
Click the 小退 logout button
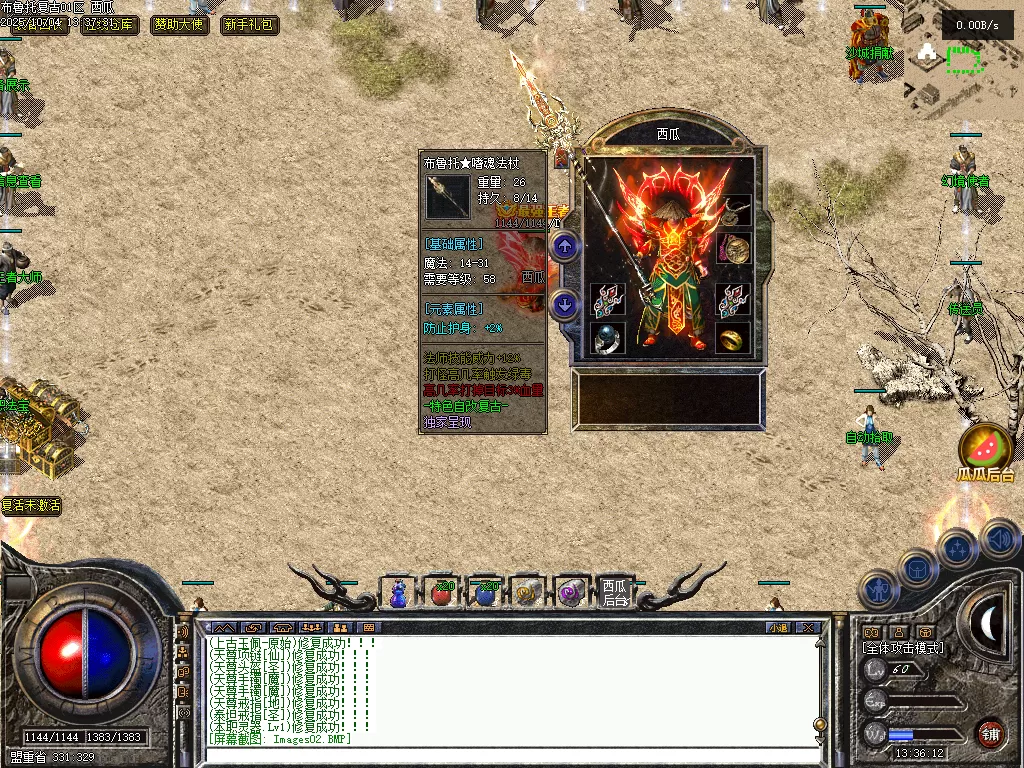click(778, 628)
